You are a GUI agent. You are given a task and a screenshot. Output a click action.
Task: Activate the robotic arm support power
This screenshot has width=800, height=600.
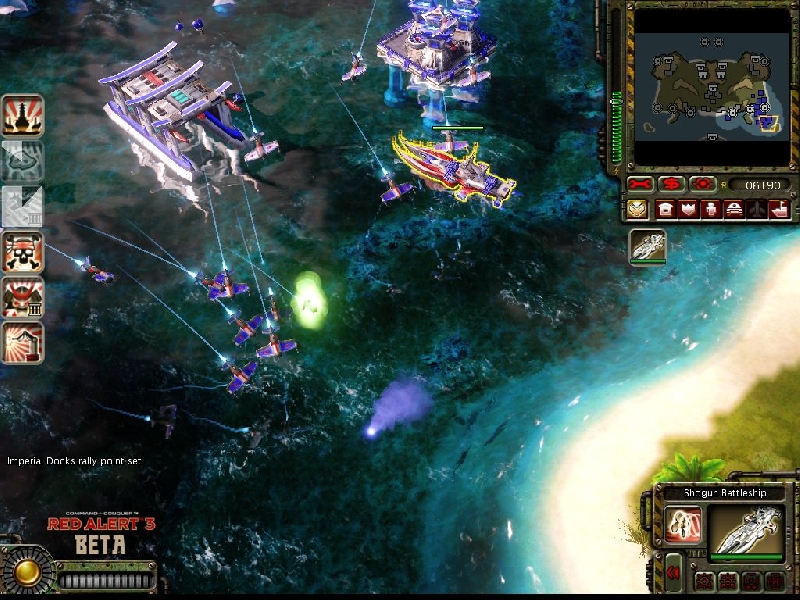pyautogui.click(x=20, y=342)
